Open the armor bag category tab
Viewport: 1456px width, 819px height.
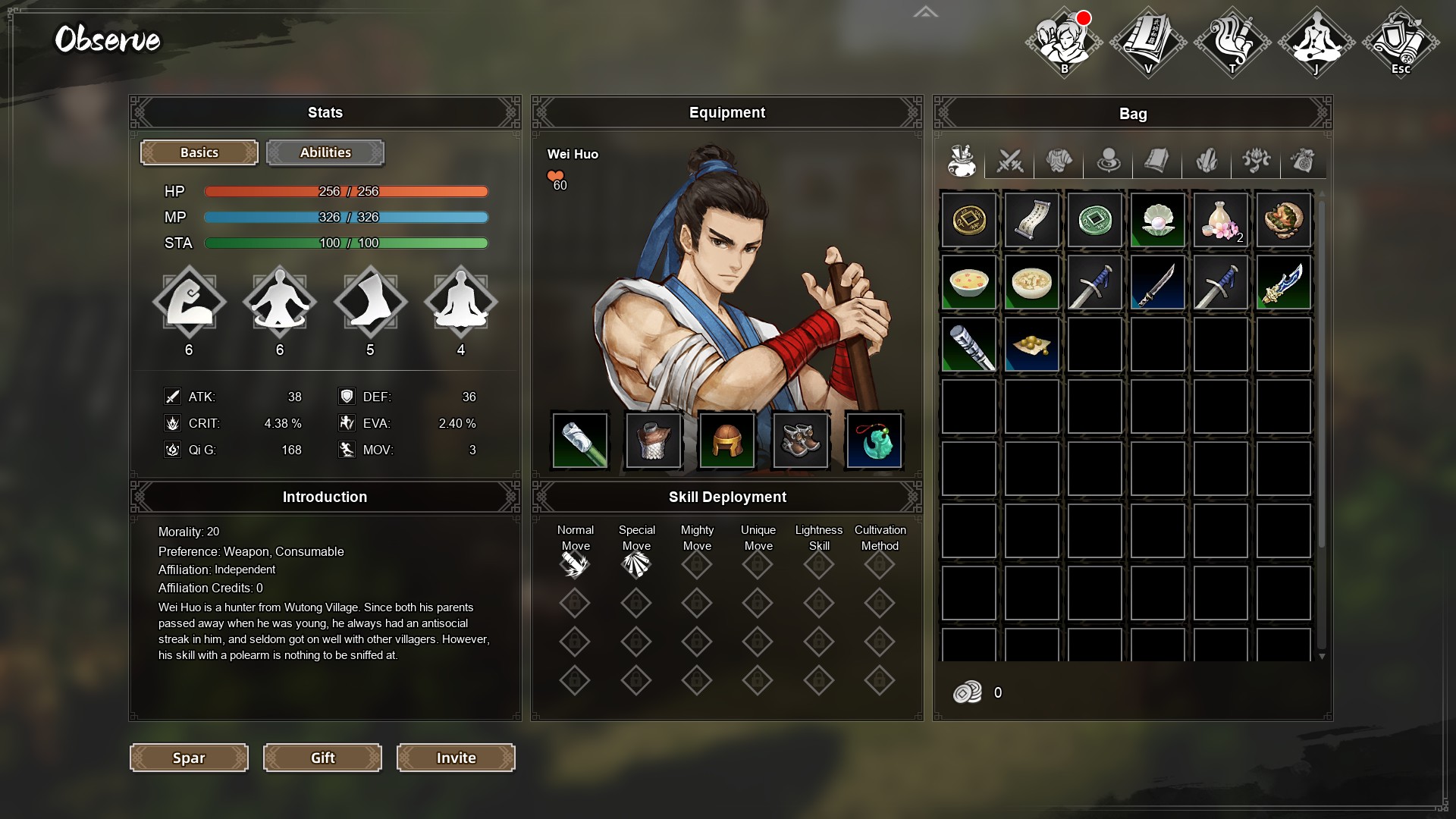(x=1059, y=161)
